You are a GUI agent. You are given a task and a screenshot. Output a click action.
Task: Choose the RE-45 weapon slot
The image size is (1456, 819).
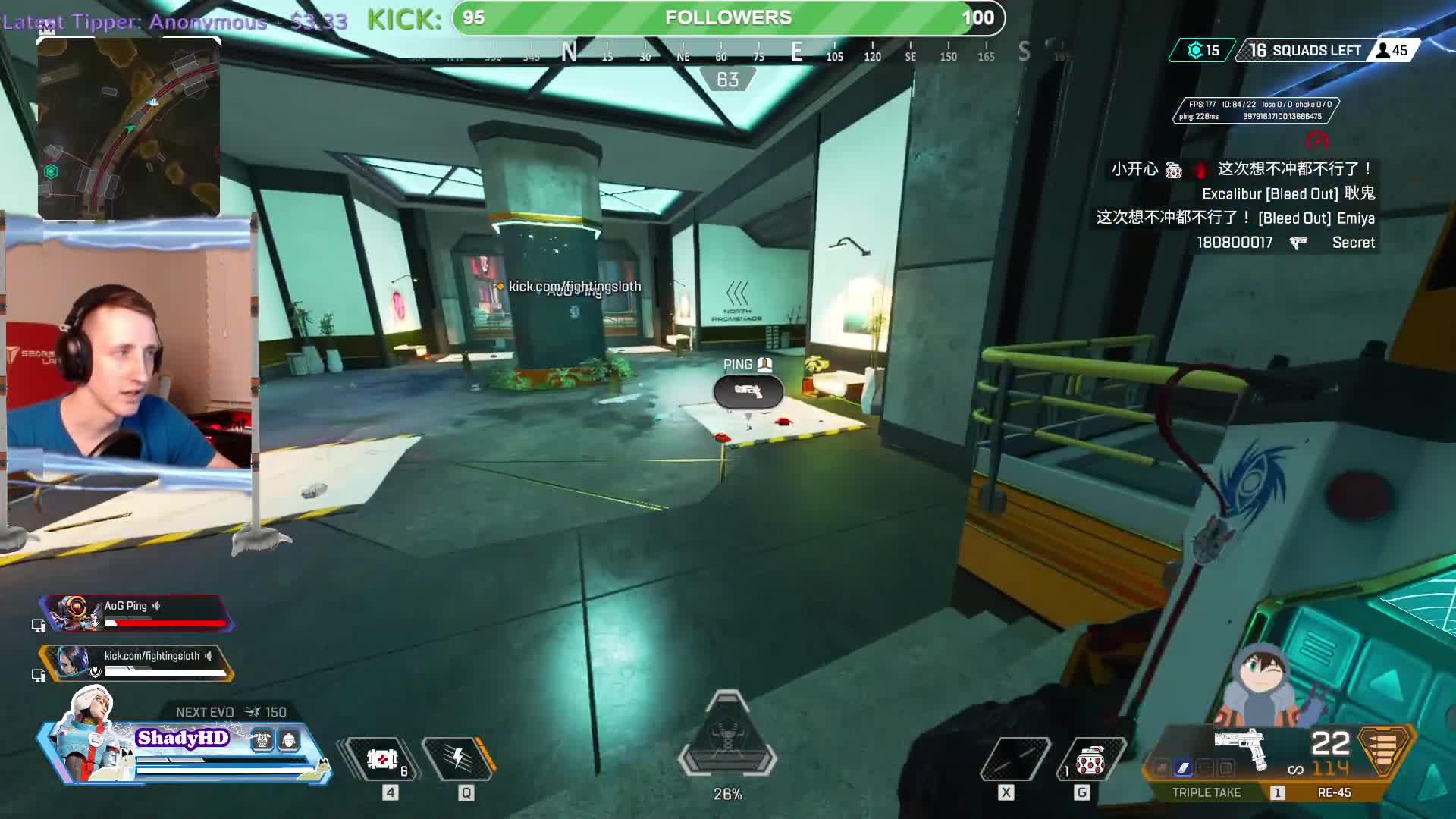point(1334,792)
